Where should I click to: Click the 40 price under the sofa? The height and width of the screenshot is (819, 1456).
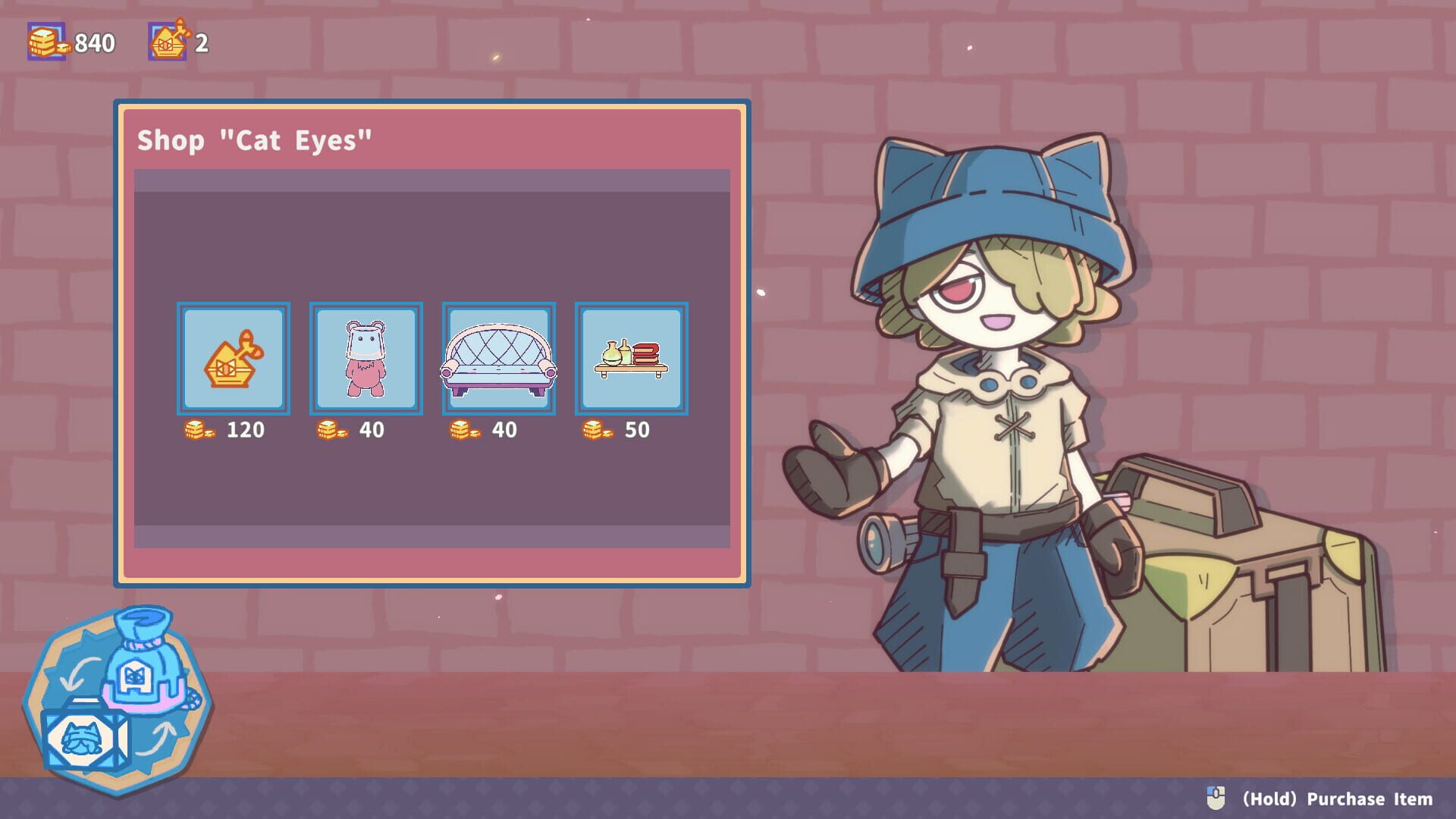coord(504,430)
